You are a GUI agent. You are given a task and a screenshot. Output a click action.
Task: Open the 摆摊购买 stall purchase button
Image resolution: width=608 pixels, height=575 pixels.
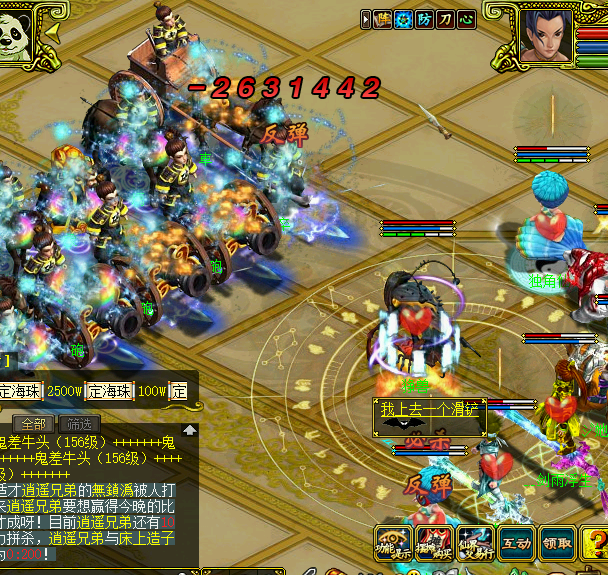pos(434,543)
